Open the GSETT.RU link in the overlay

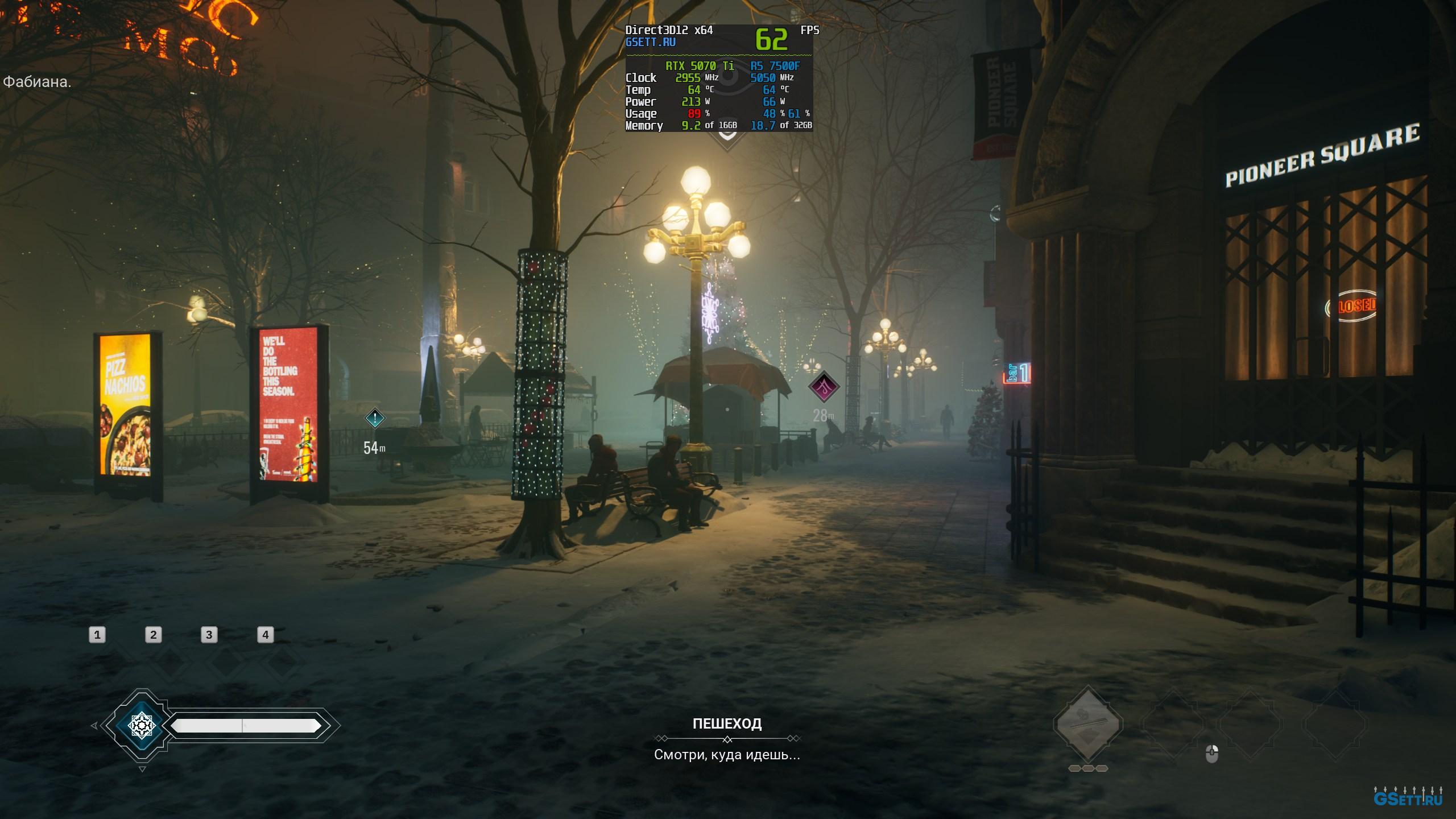coord(650,42)
